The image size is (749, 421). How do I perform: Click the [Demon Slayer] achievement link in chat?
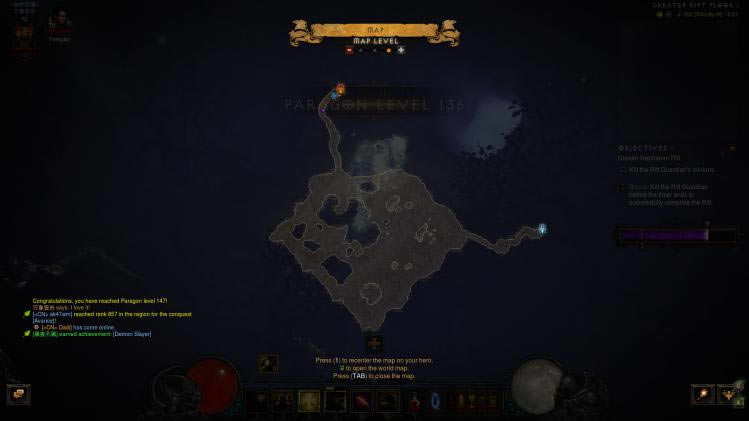pyautogui.click(x=132, y=334)
